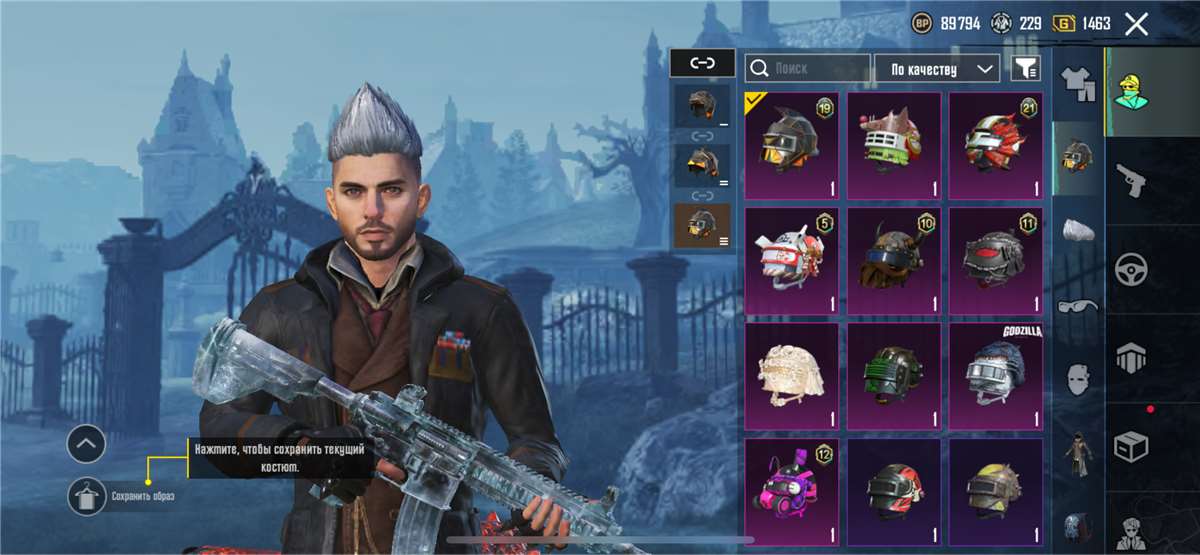The width and height of the screenshot is (1200, 555).
Task: Select the equipped black-orange helmet with badge 18
Action: 792,144
